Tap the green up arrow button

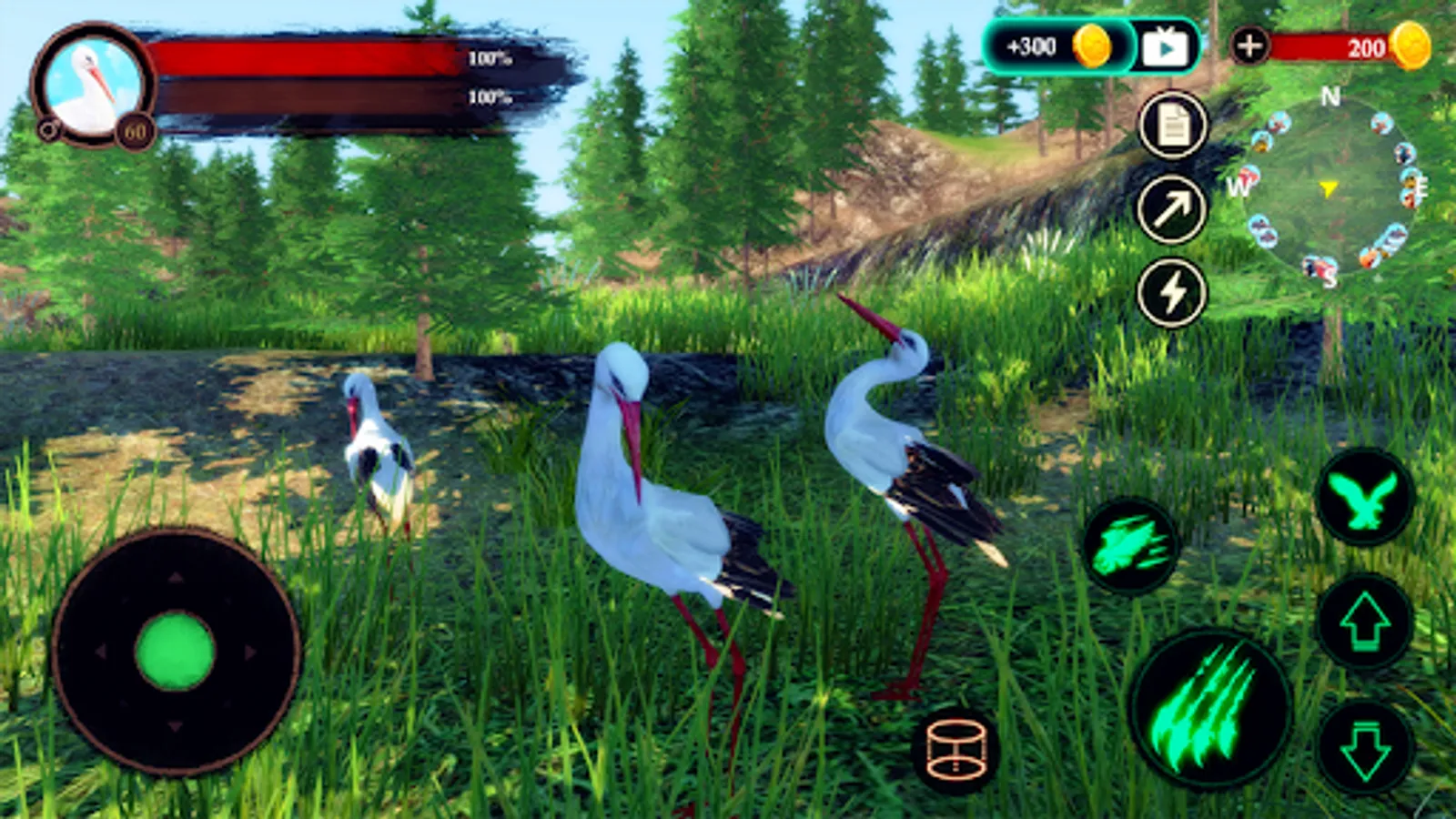click(x=1364, y=622)
